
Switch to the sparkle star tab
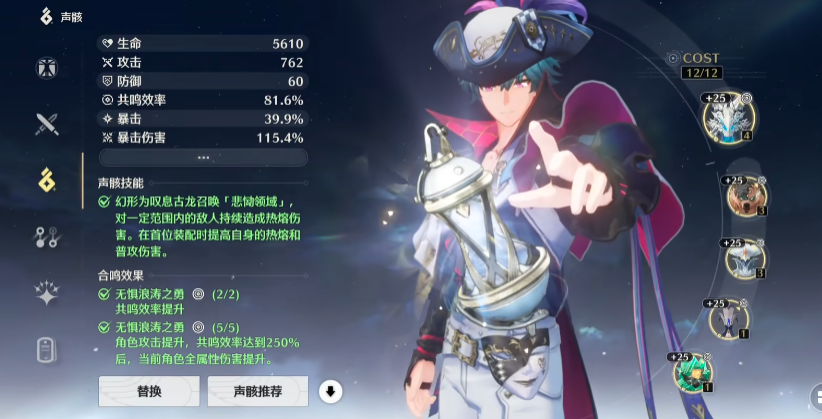coord(47,292)
